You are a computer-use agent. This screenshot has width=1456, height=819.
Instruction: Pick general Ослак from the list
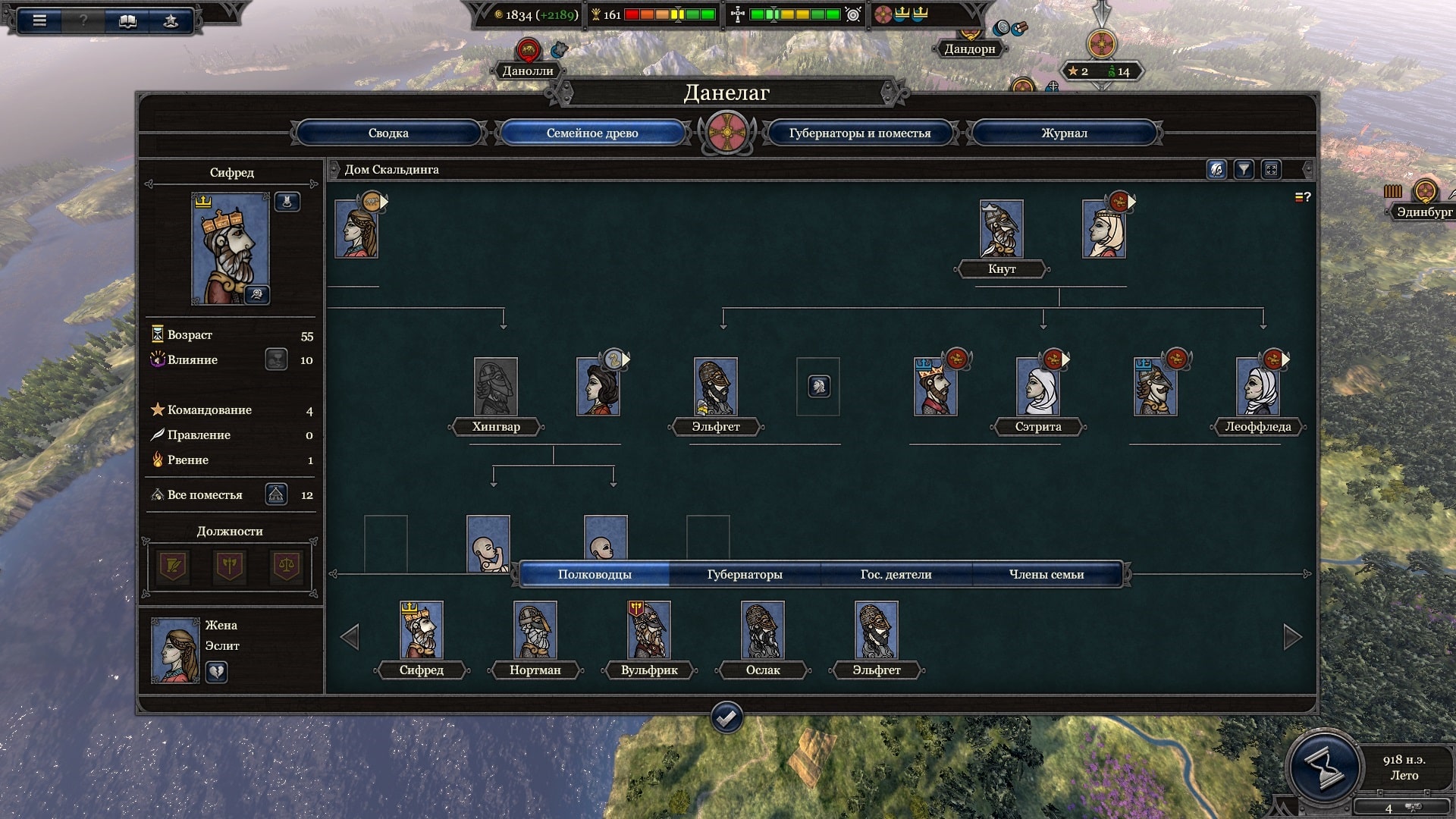click(762, 629)
